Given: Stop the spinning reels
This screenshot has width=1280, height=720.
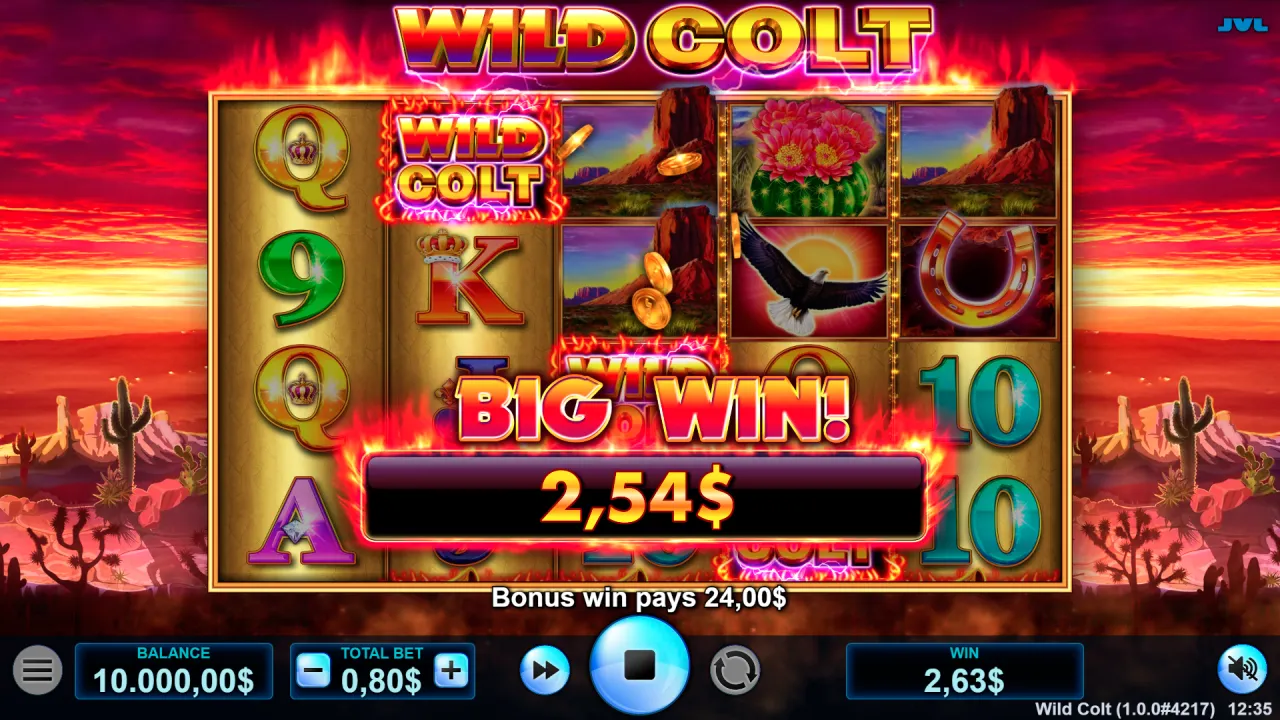Looking at the screenshot, I should pos(640,662).
